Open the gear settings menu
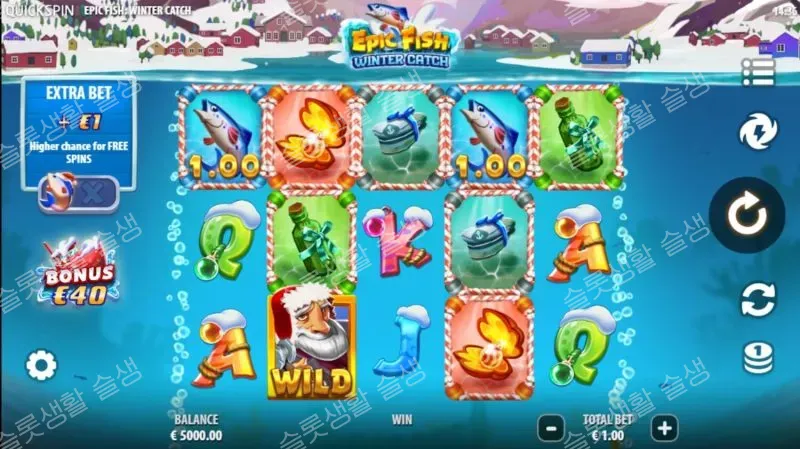This screenshot has height=449, width=800. click(41, 365)
